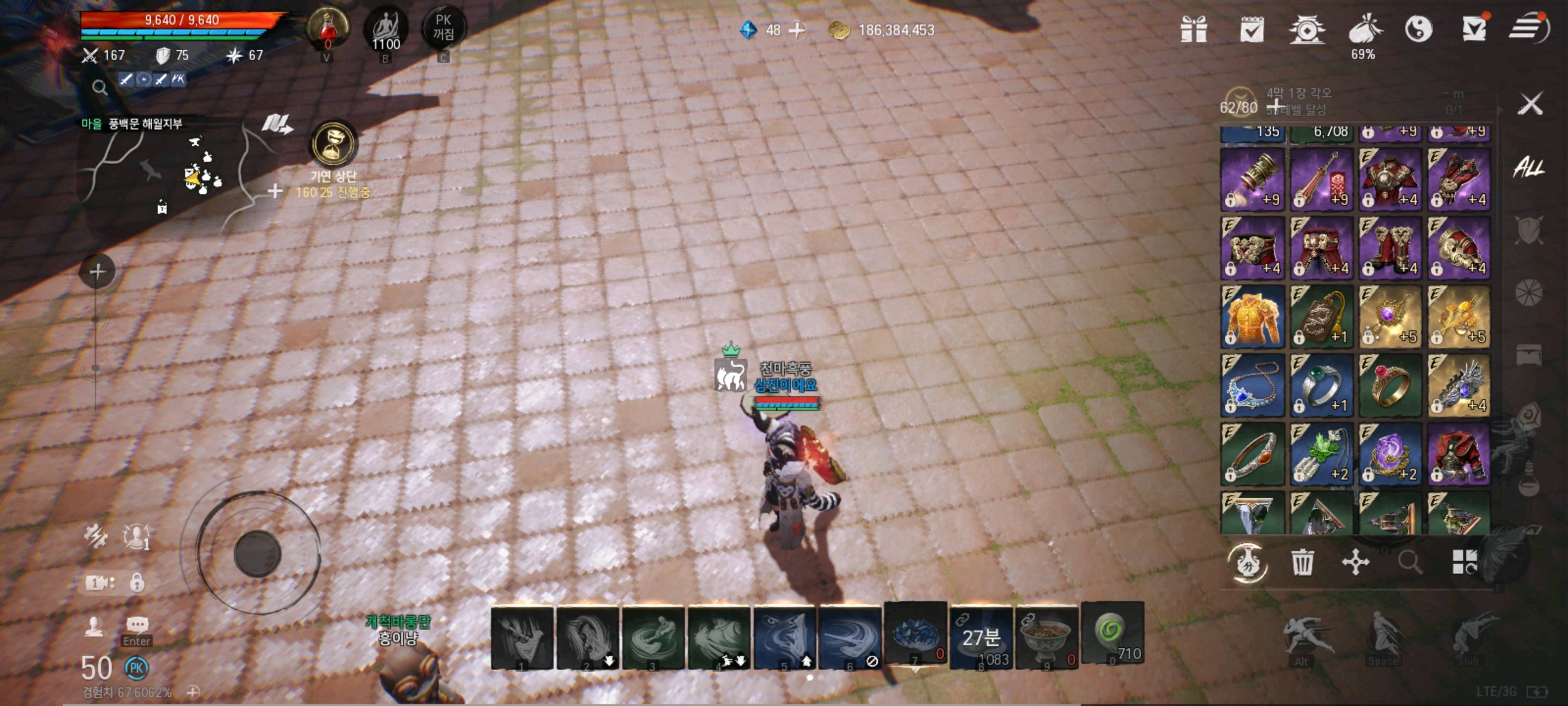
Task: Open the checklist calendar icon
Action: tap(1251, 28)
